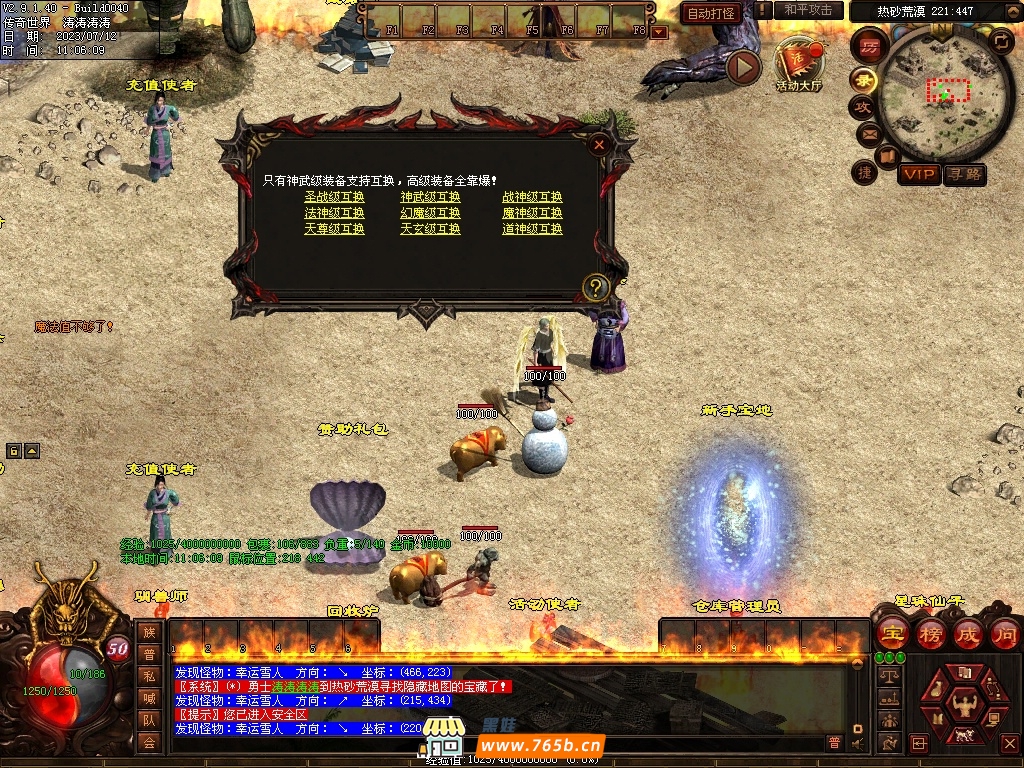
Task: Open the question mark help button
Action: coord(595,288)
